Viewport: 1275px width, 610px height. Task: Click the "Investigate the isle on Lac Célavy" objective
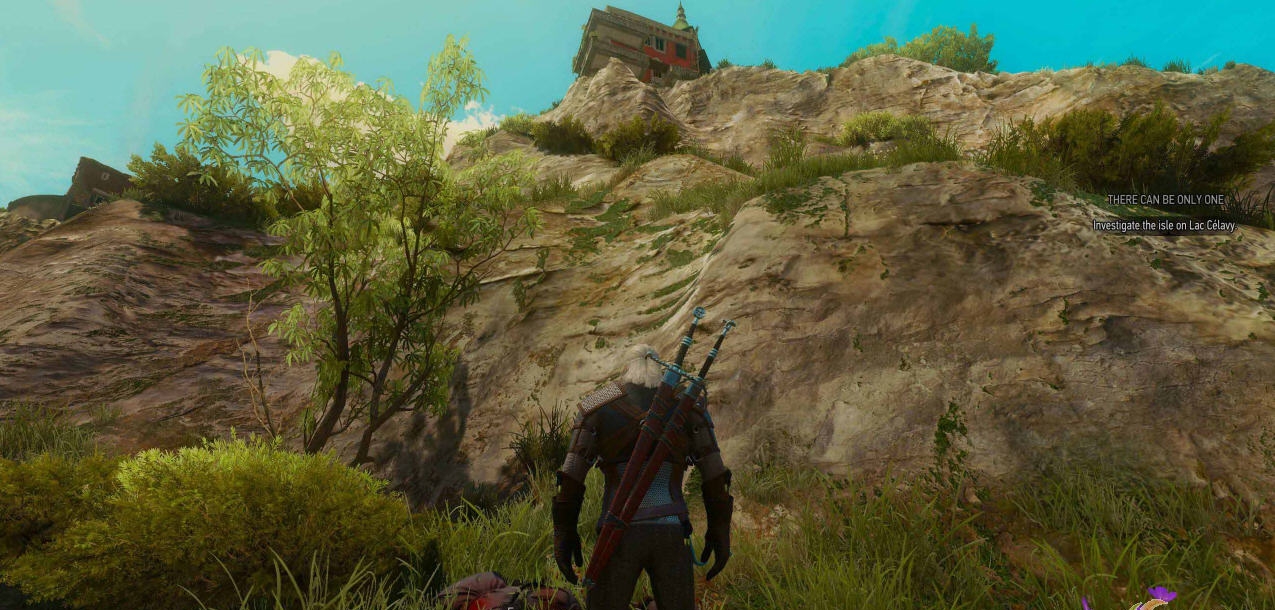pyautogui.click(x=1164, y=226)
